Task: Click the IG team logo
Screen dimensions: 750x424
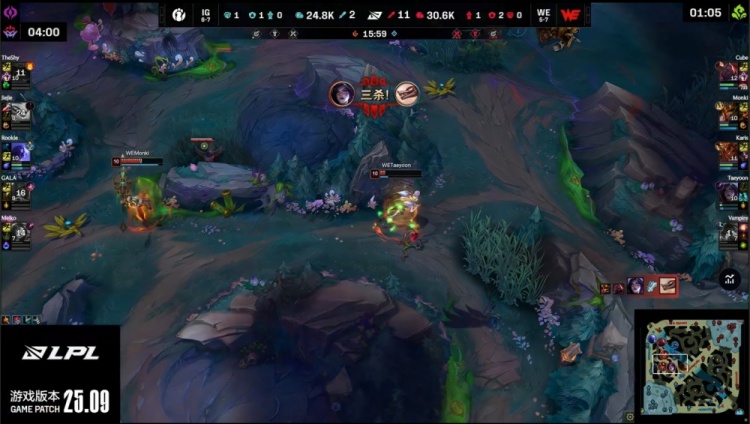Action: tap(179, 15)
